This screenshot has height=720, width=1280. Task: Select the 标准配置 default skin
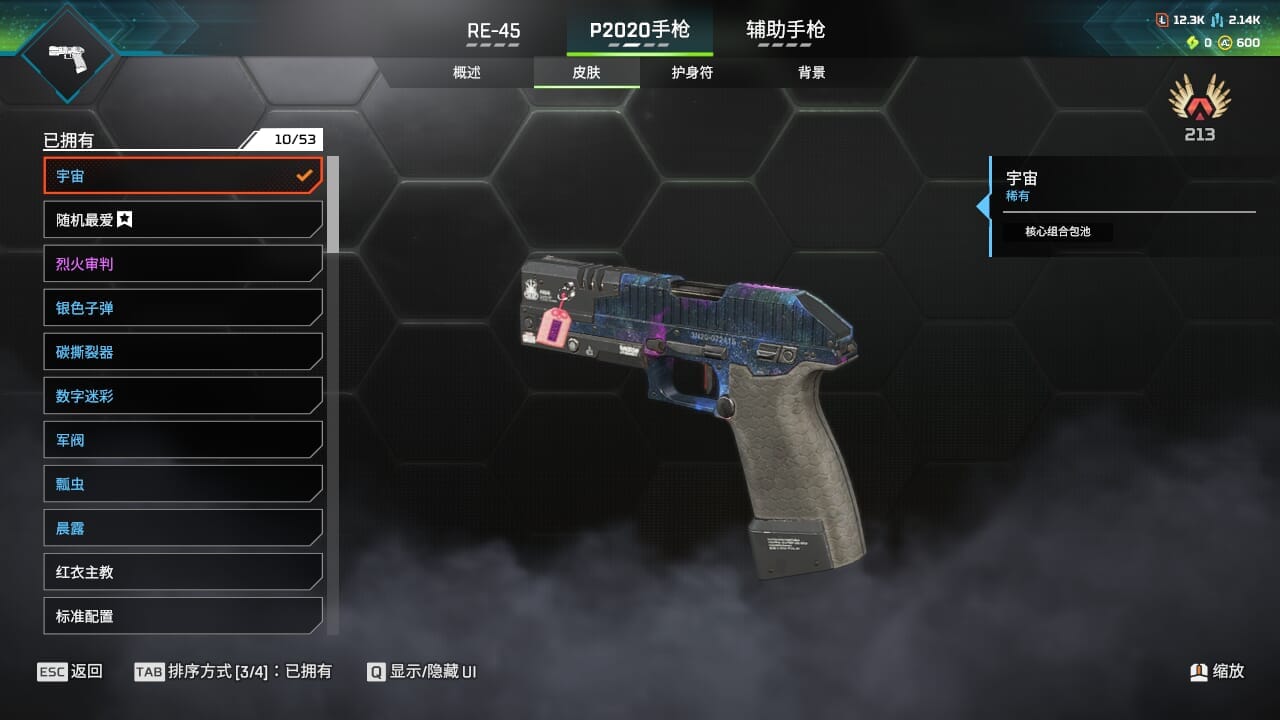(183, 616)
